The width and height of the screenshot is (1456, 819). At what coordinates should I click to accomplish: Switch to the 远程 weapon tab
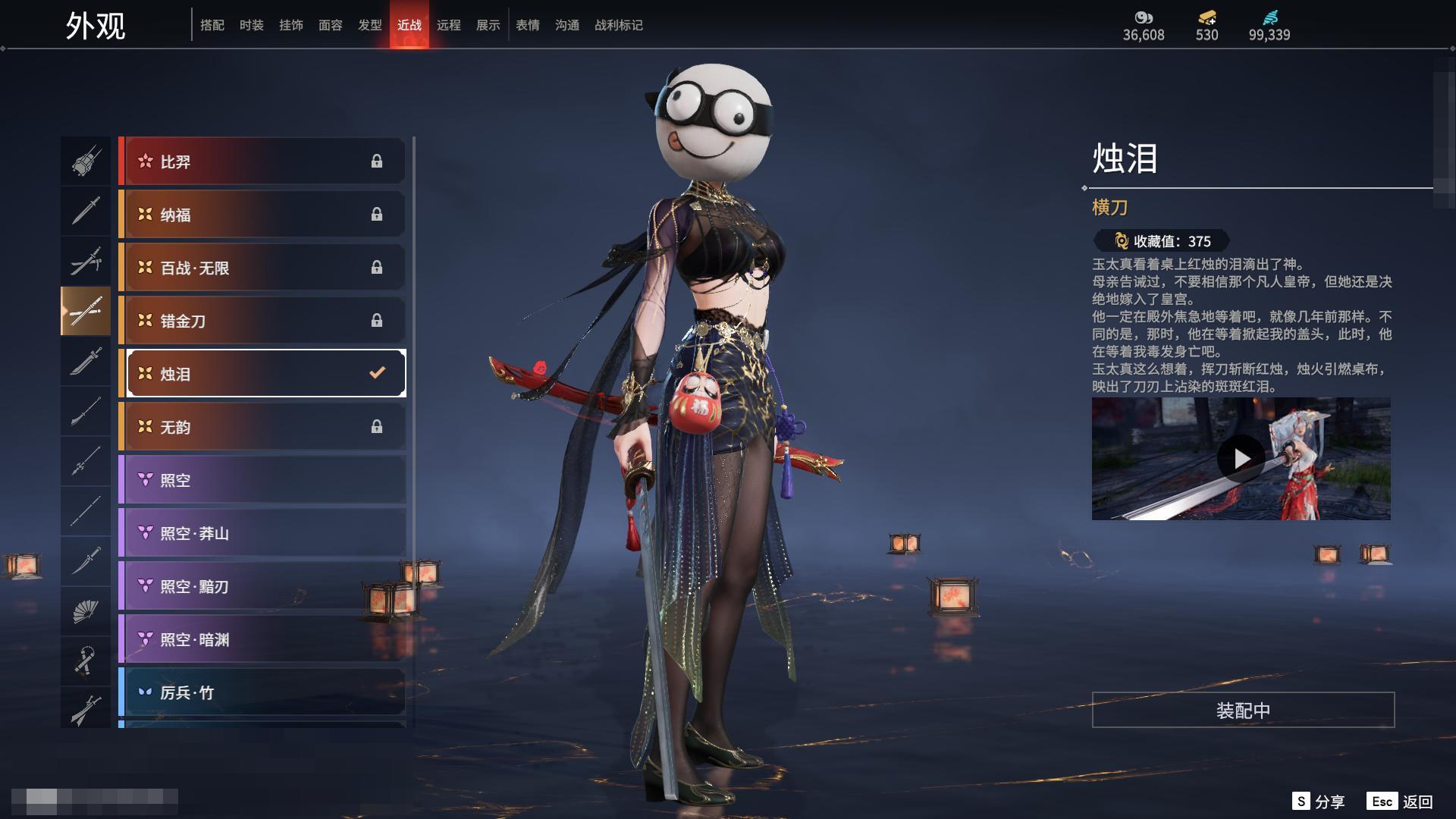pyautogui.click(x=448, y=25)
